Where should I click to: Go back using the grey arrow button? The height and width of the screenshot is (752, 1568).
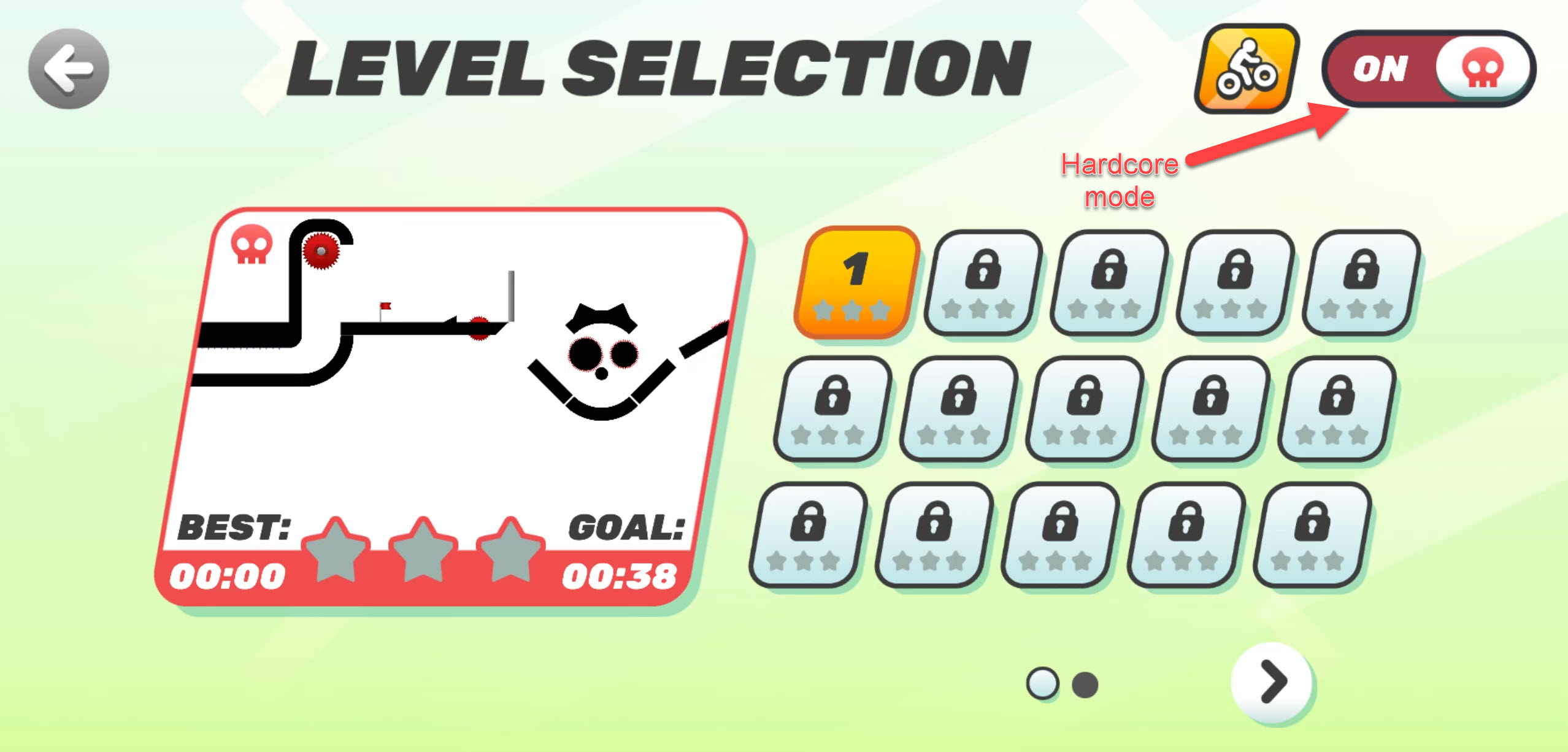pos(68,68)
